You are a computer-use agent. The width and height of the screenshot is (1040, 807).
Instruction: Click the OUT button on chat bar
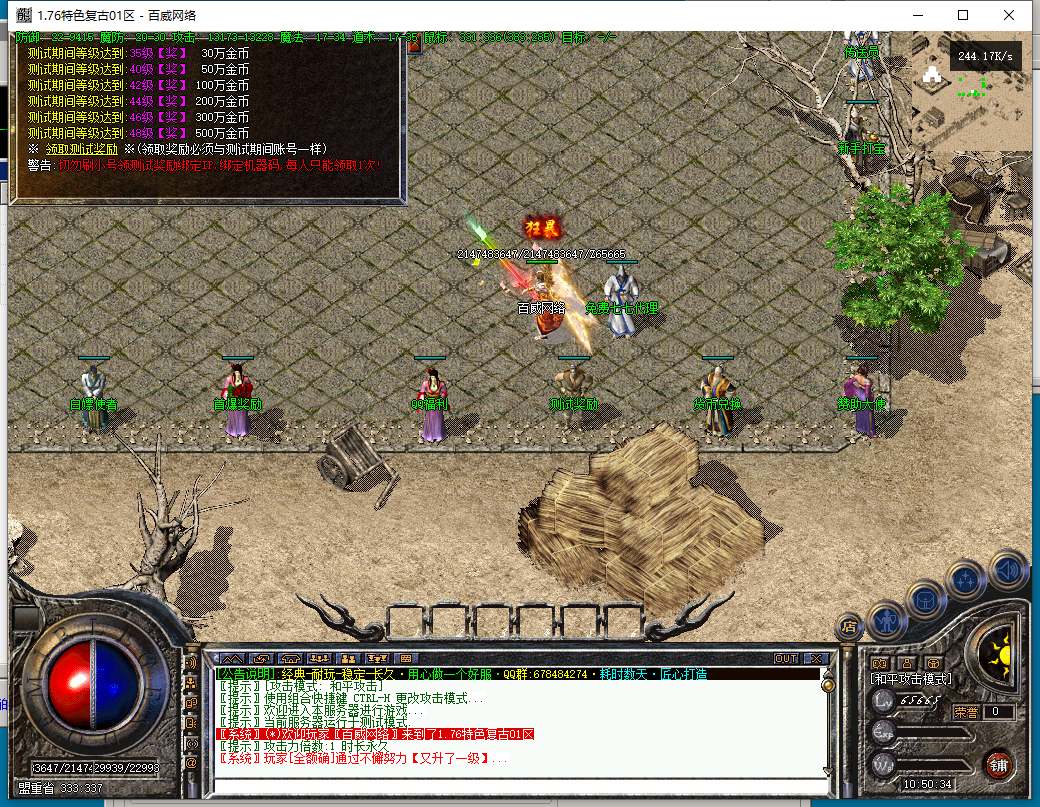pos(786,659)
